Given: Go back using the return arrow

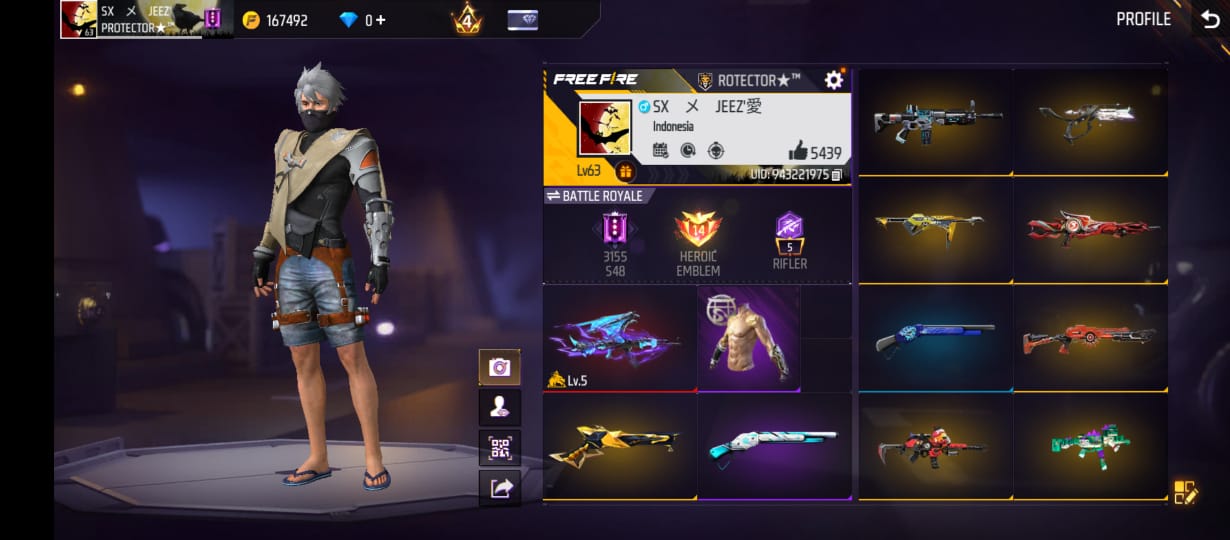Looking at the screenshot, I should [x=1209, y=19].
